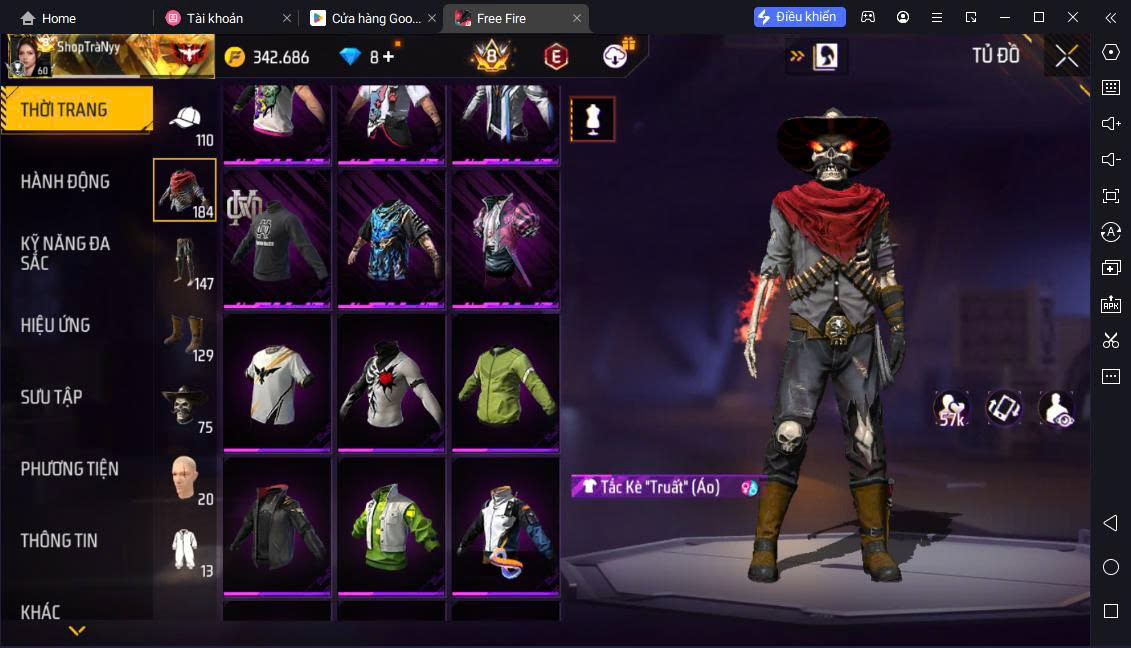Toggle the character visibility eye icon

[x=1056, y=408]
